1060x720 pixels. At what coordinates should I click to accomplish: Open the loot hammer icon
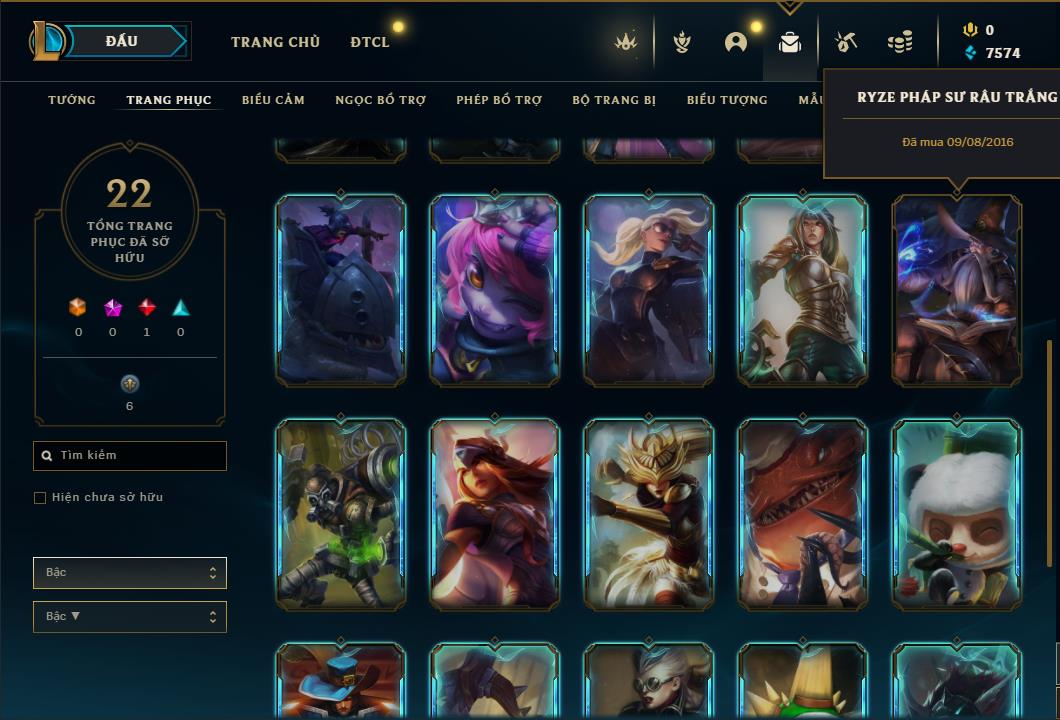pyautogui.click(x=846, y=42)
